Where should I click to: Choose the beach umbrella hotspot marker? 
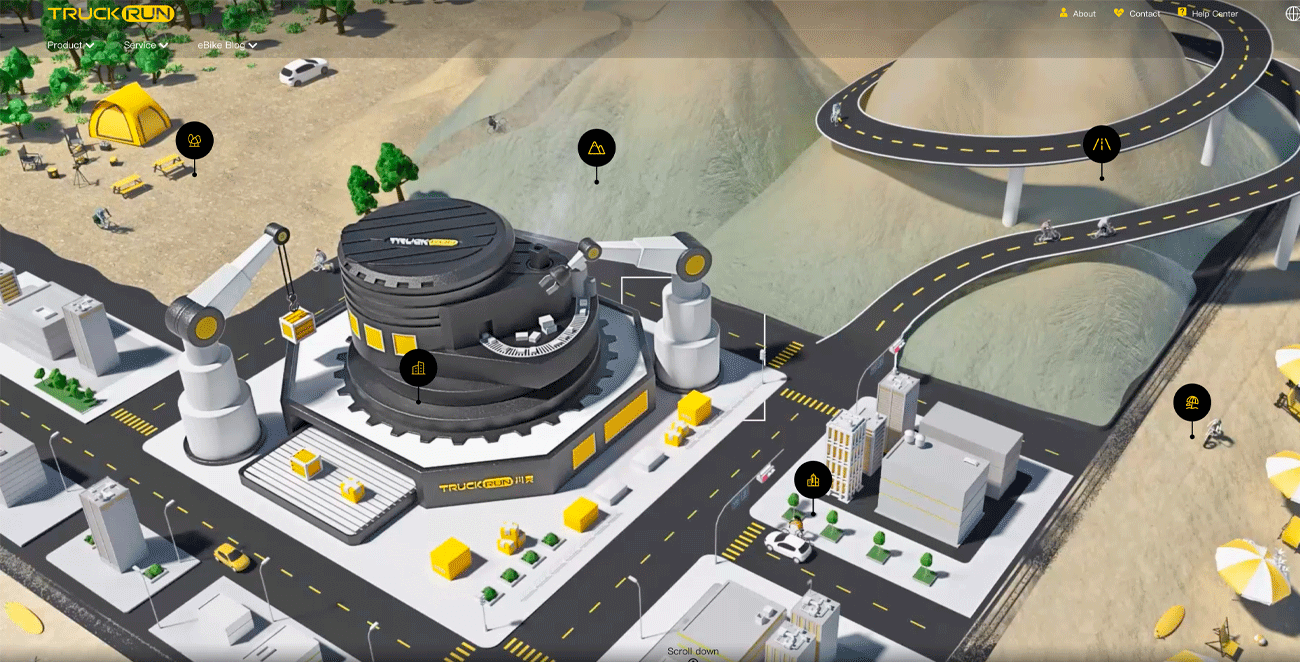point(1191,403)
